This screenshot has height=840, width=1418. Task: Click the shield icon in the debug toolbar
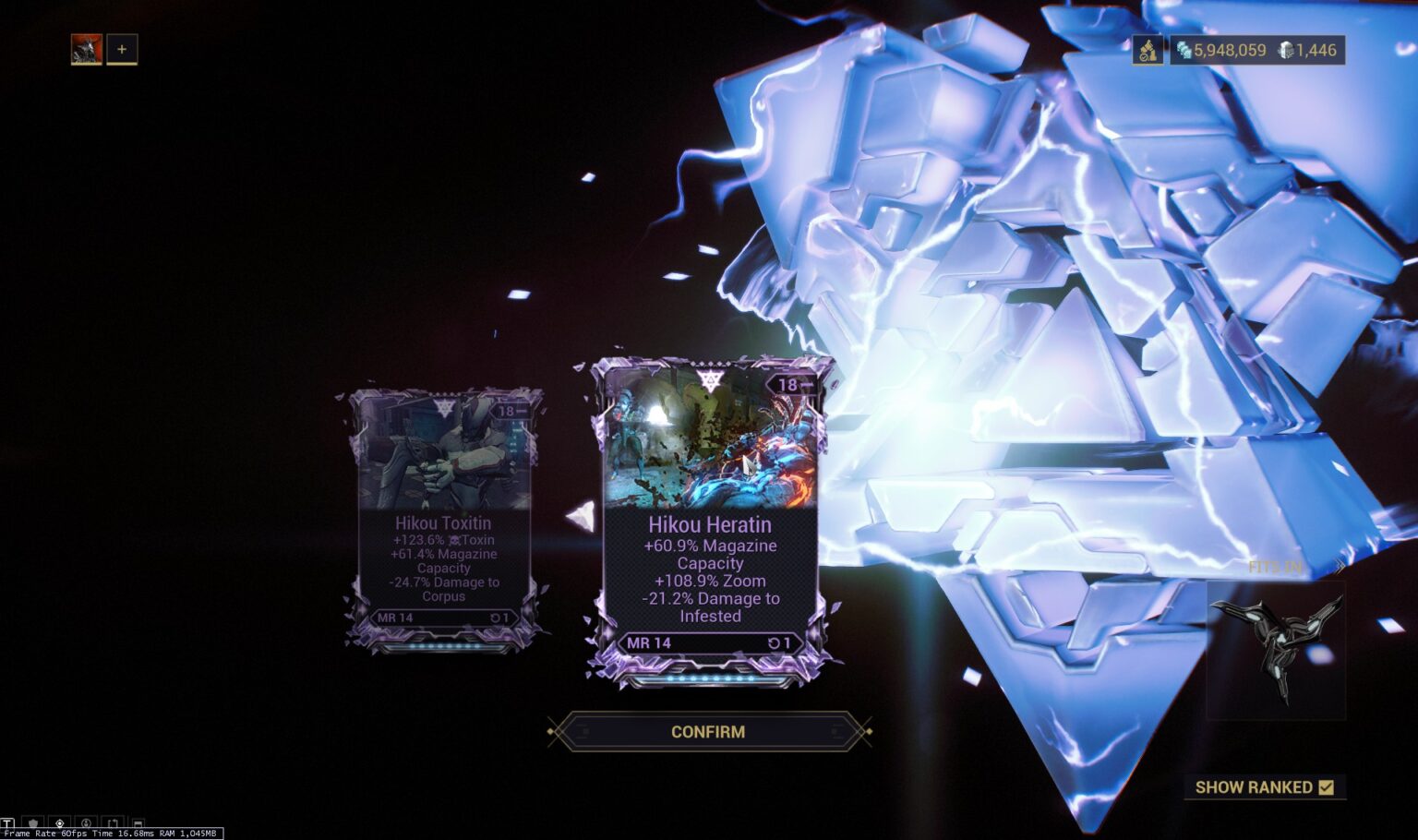(33, 822)
